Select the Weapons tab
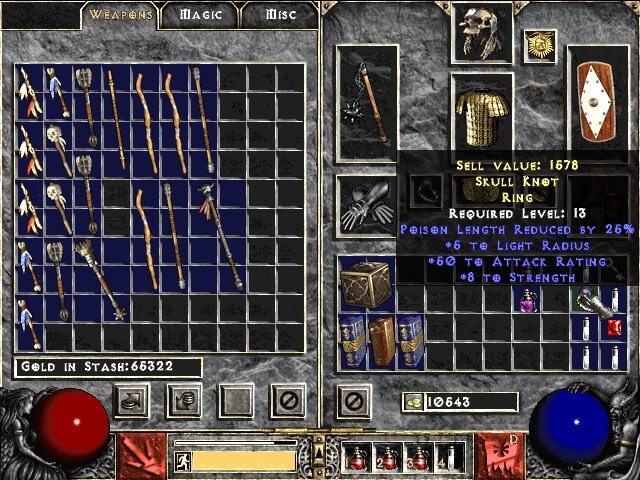 tap(121, 15)
